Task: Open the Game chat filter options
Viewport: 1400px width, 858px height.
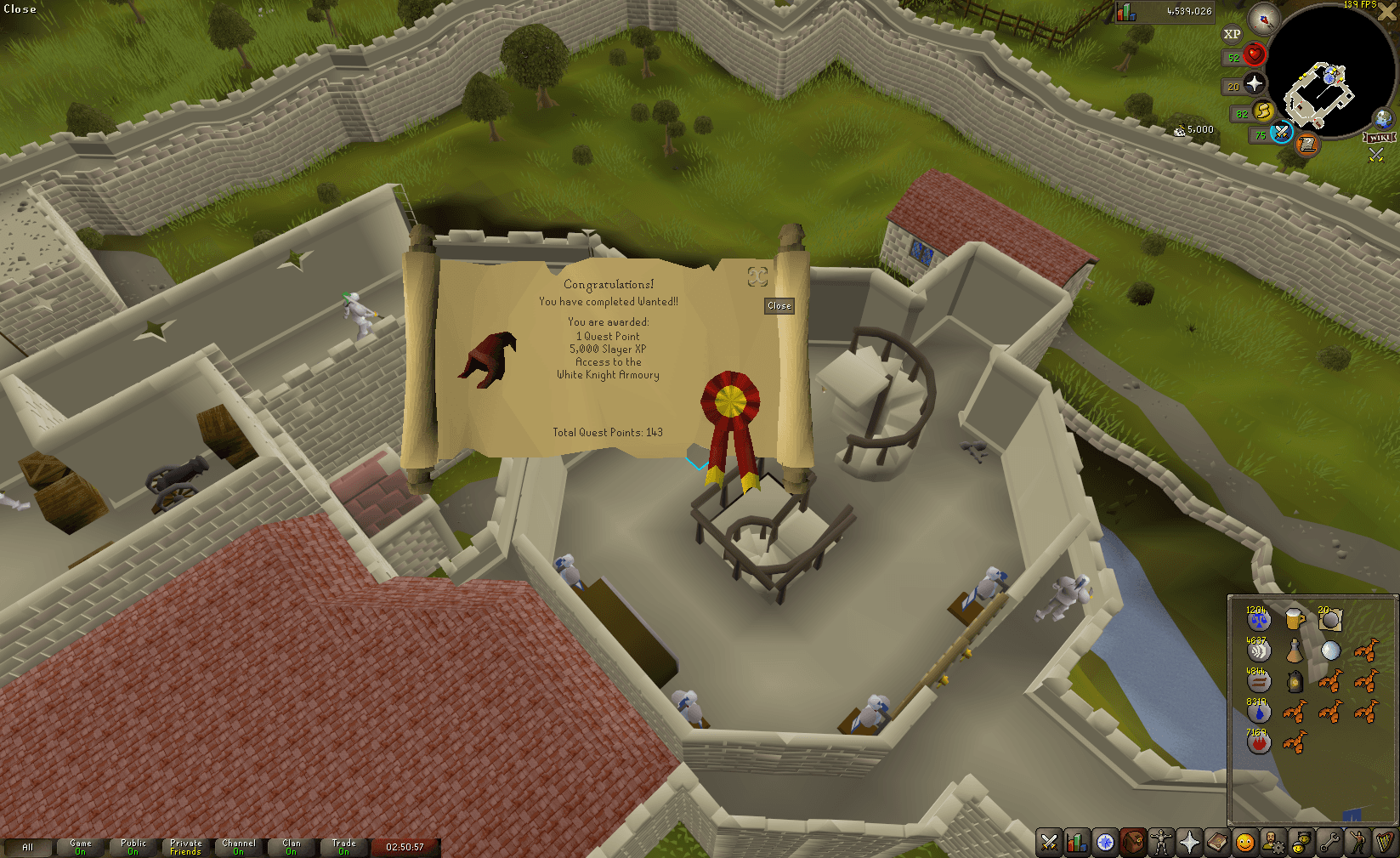Action: pos(80,845)
